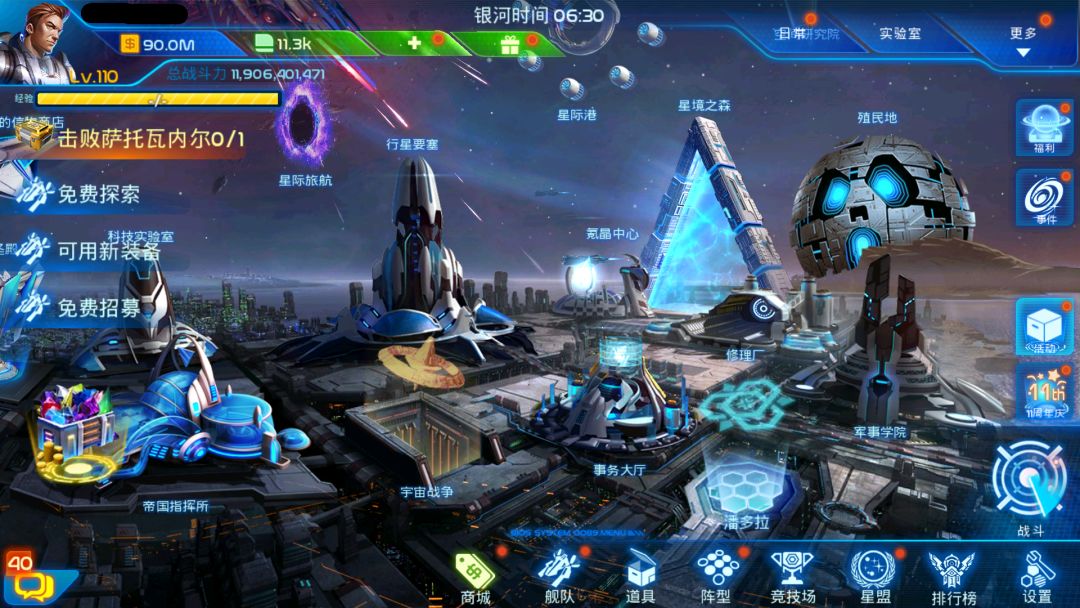View the 排行榜 leaderboard

point(953,578)
